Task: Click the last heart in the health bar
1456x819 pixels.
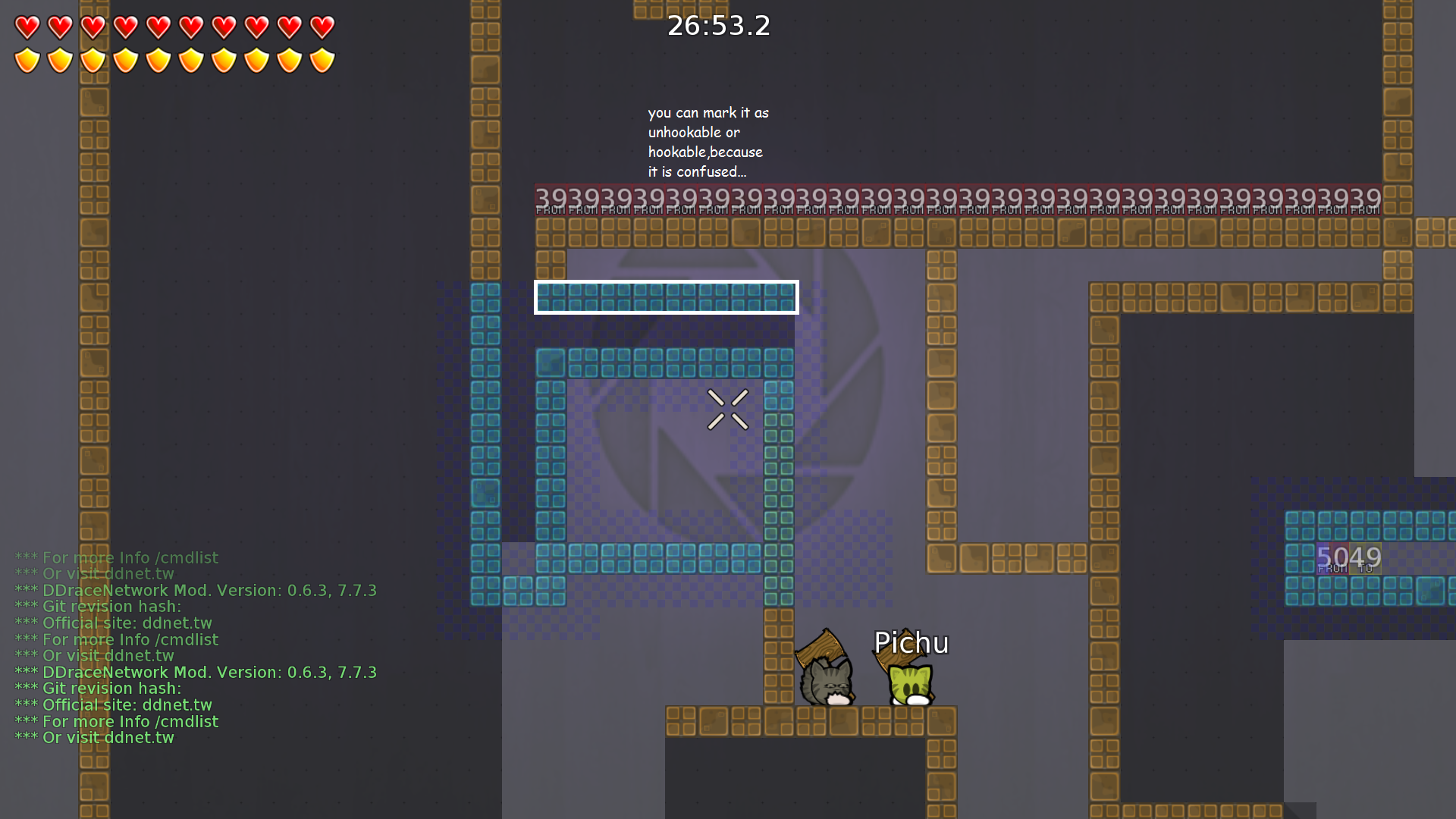Action: coord(324,26)
